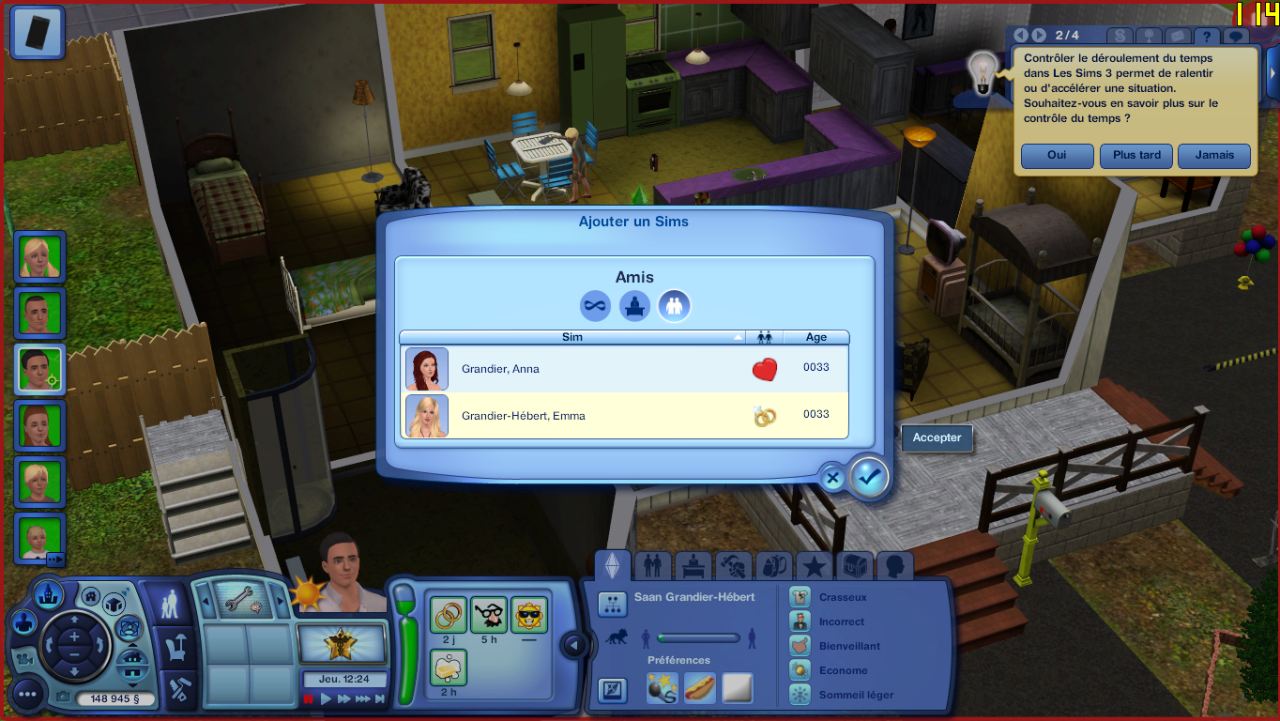
Task: Switch to the career desk tab
Action: pos(693,567)
